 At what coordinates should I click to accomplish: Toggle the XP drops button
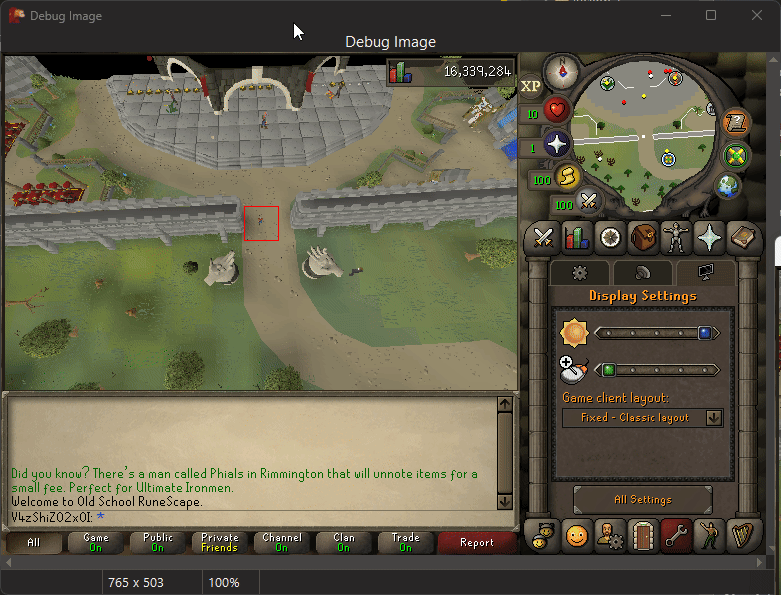[x=531, y=86]
